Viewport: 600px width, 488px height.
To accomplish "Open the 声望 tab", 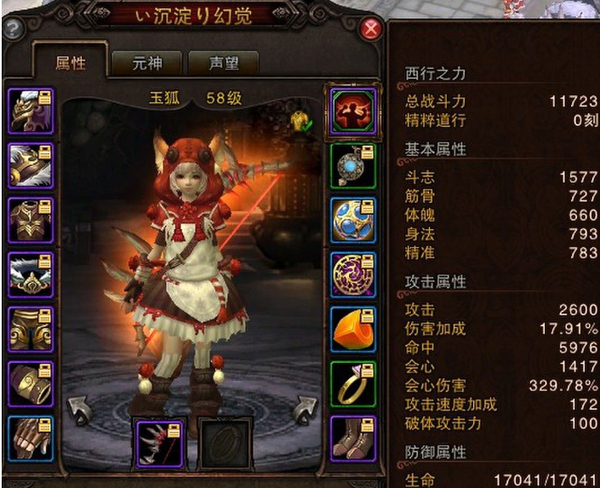I will tap(223, 62).
